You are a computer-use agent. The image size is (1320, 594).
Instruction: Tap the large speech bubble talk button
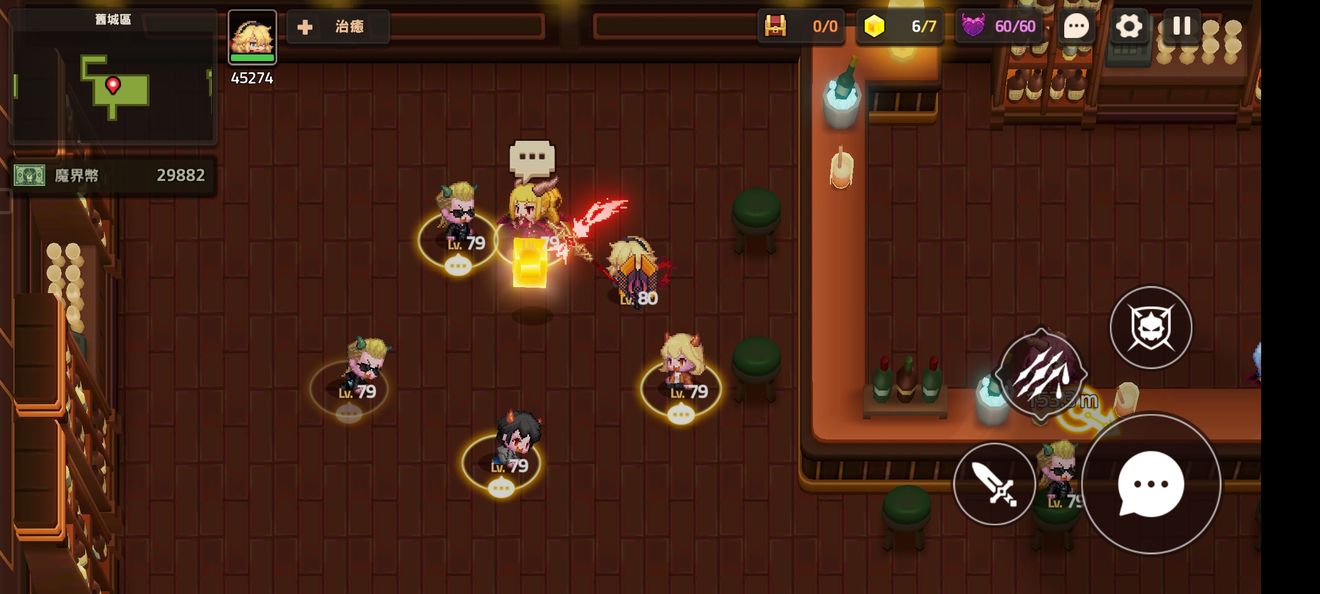[x=1151, y=484]
